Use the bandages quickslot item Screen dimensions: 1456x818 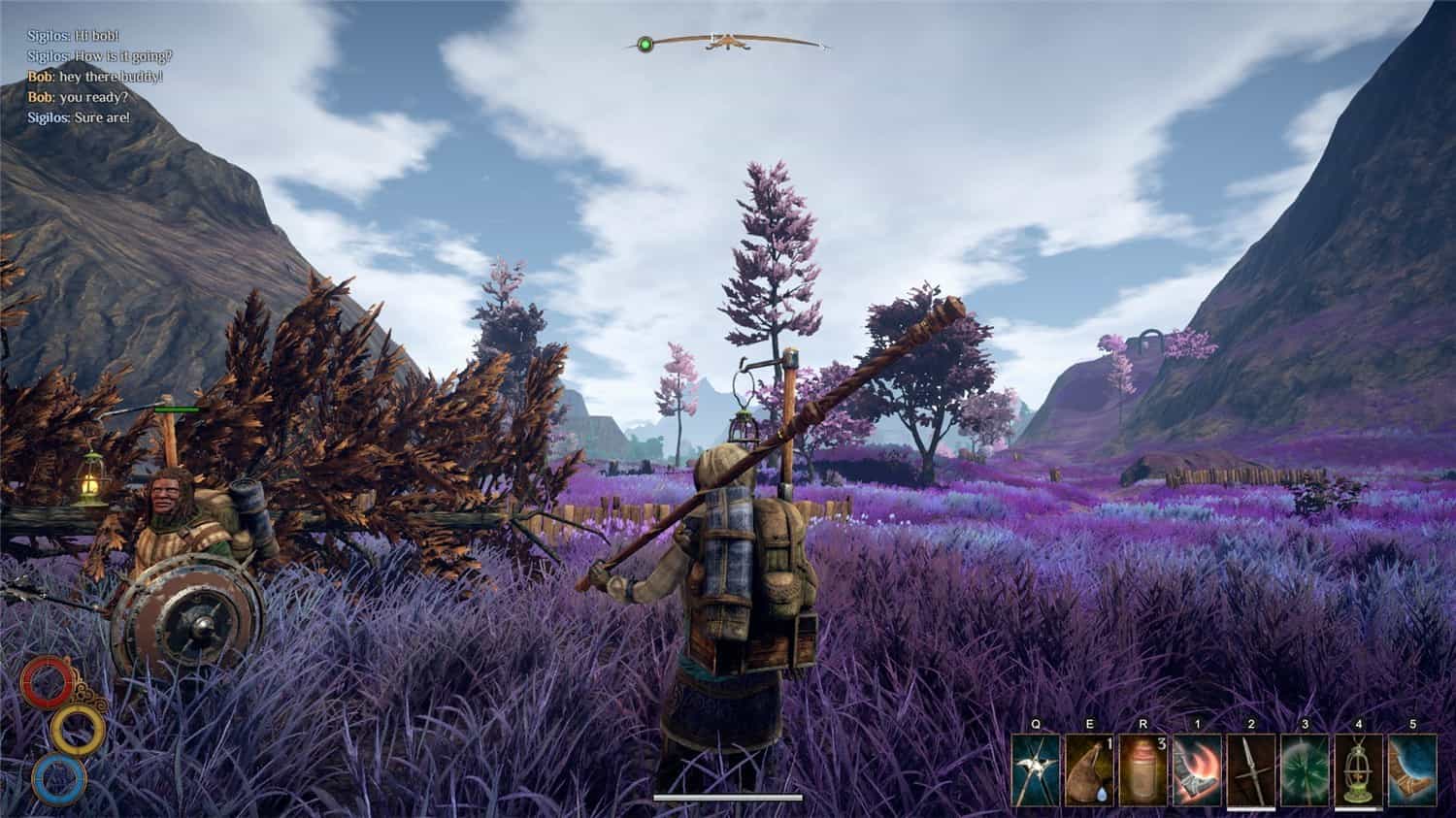pos(1142,769)
